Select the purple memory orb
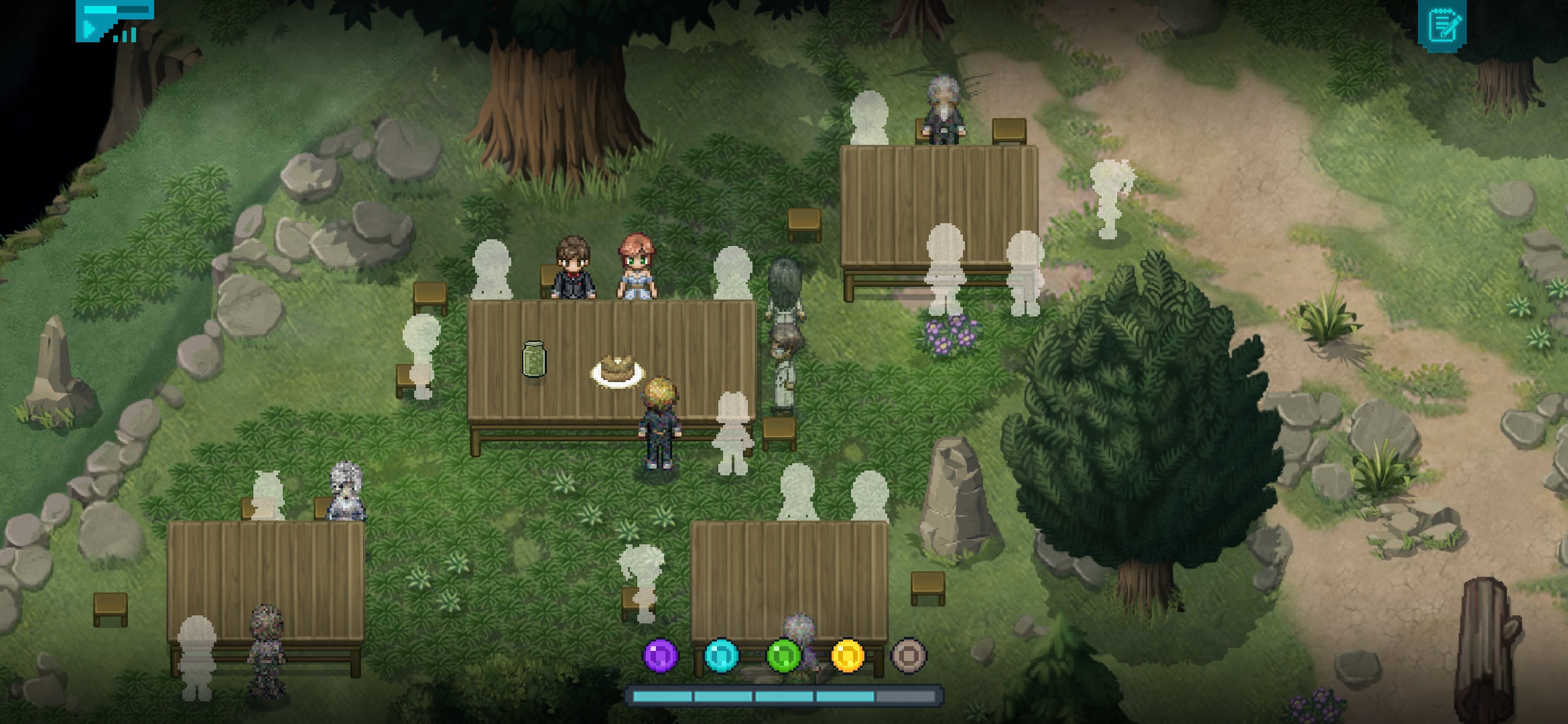This screenshot has width=1568, height=724. 661,655
